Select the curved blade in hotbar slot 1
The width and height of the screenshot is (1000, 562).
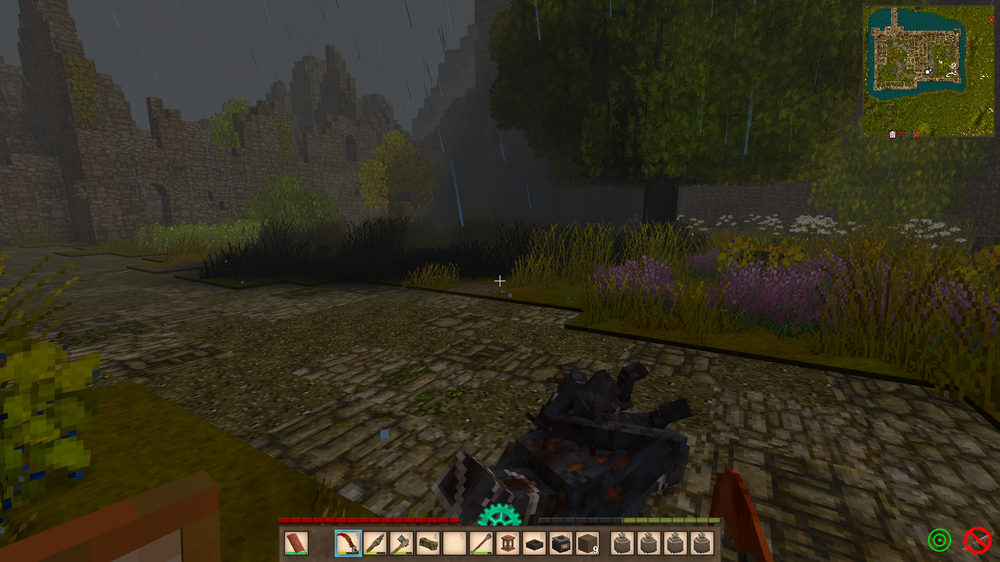(349, 544)
